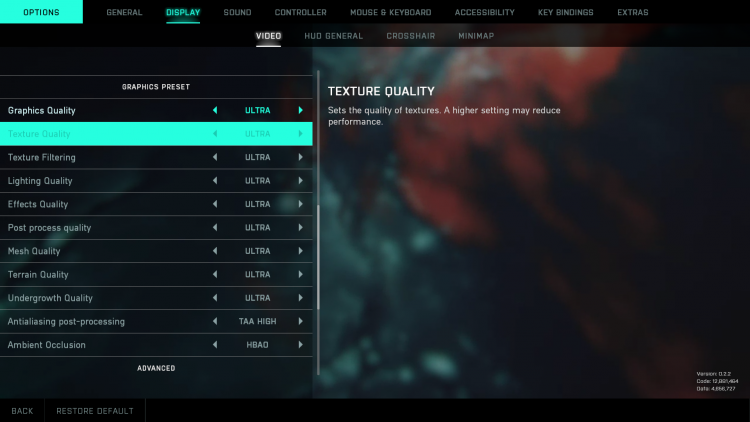Restore default video settings
Viewport: 750px width, 422px height.
(94, 411)
